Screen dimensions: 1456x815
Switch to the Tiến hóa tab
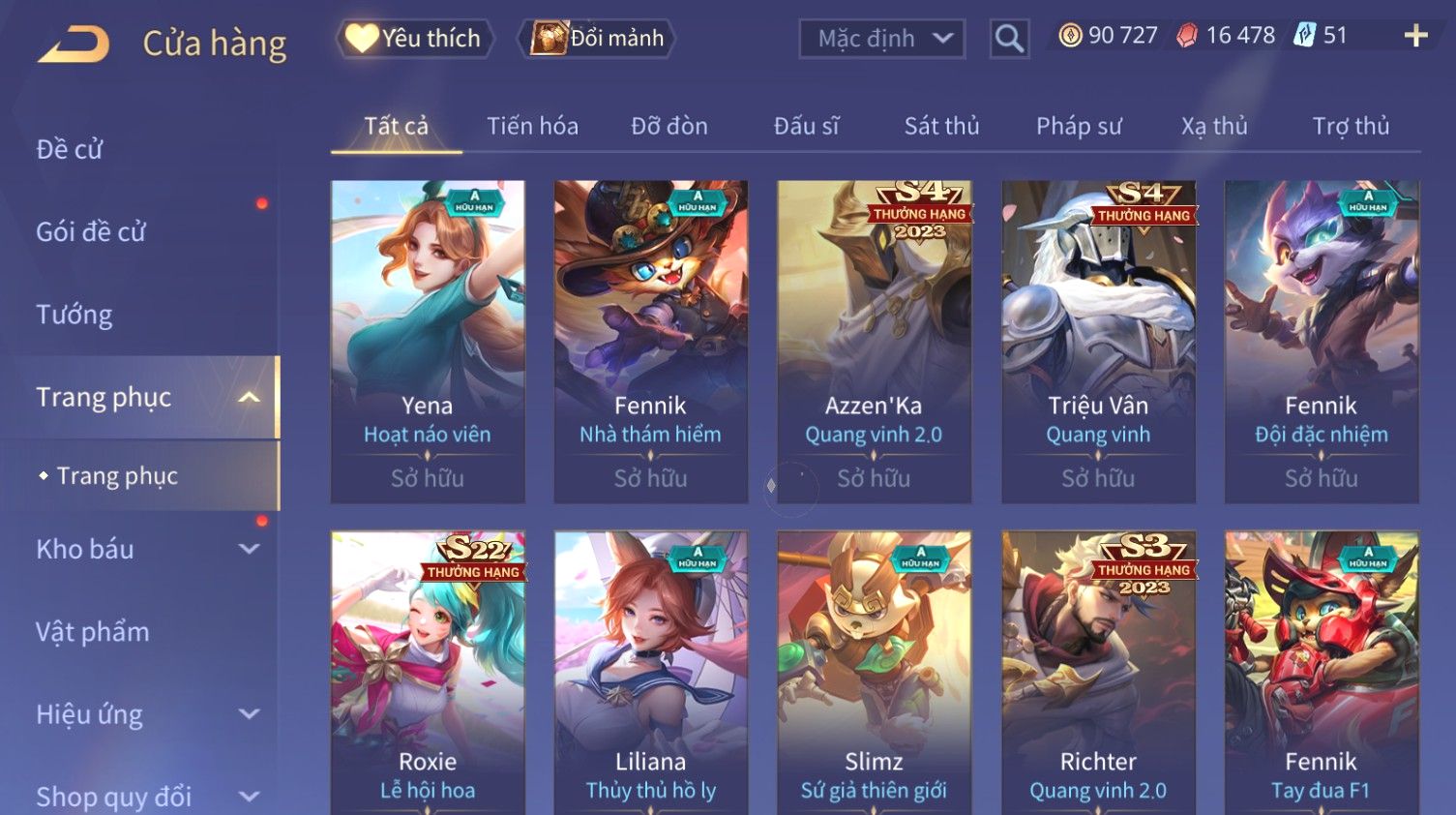[x=532, y=126]
